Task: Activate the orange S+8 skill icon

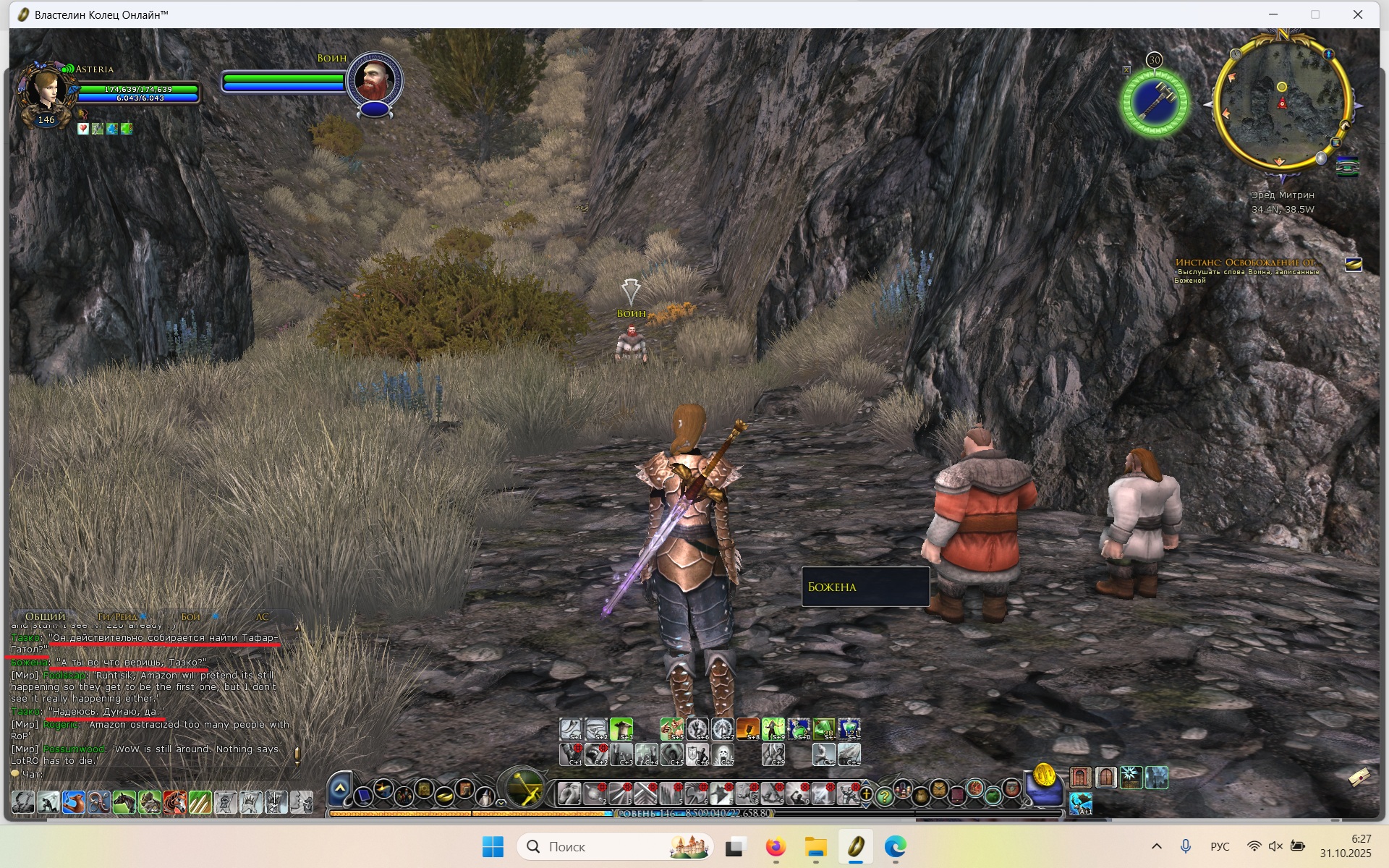Action: [748, 729]
